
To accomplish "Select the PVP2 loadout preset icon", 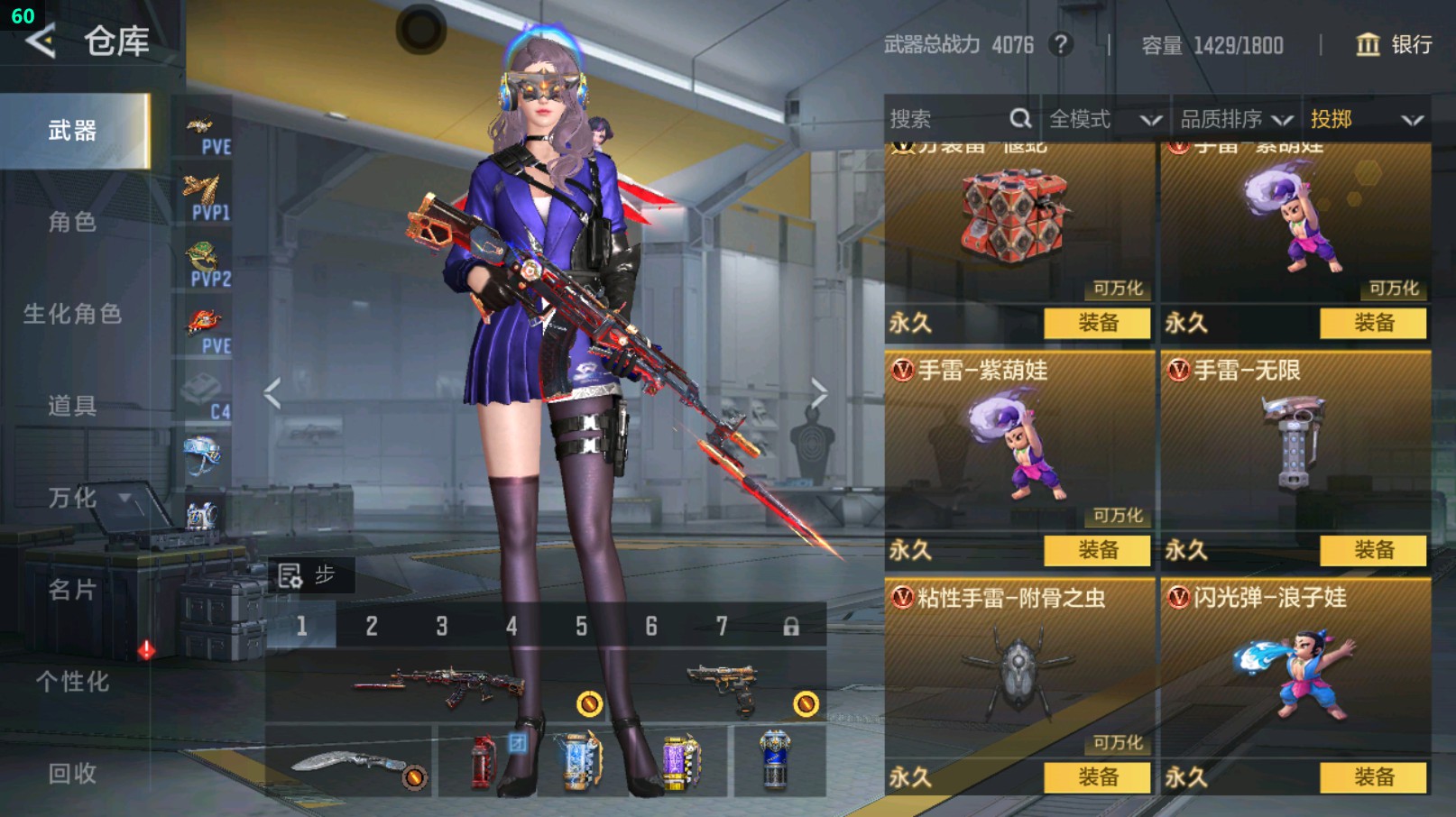I will pyautogui.click(x=205, y=257).
